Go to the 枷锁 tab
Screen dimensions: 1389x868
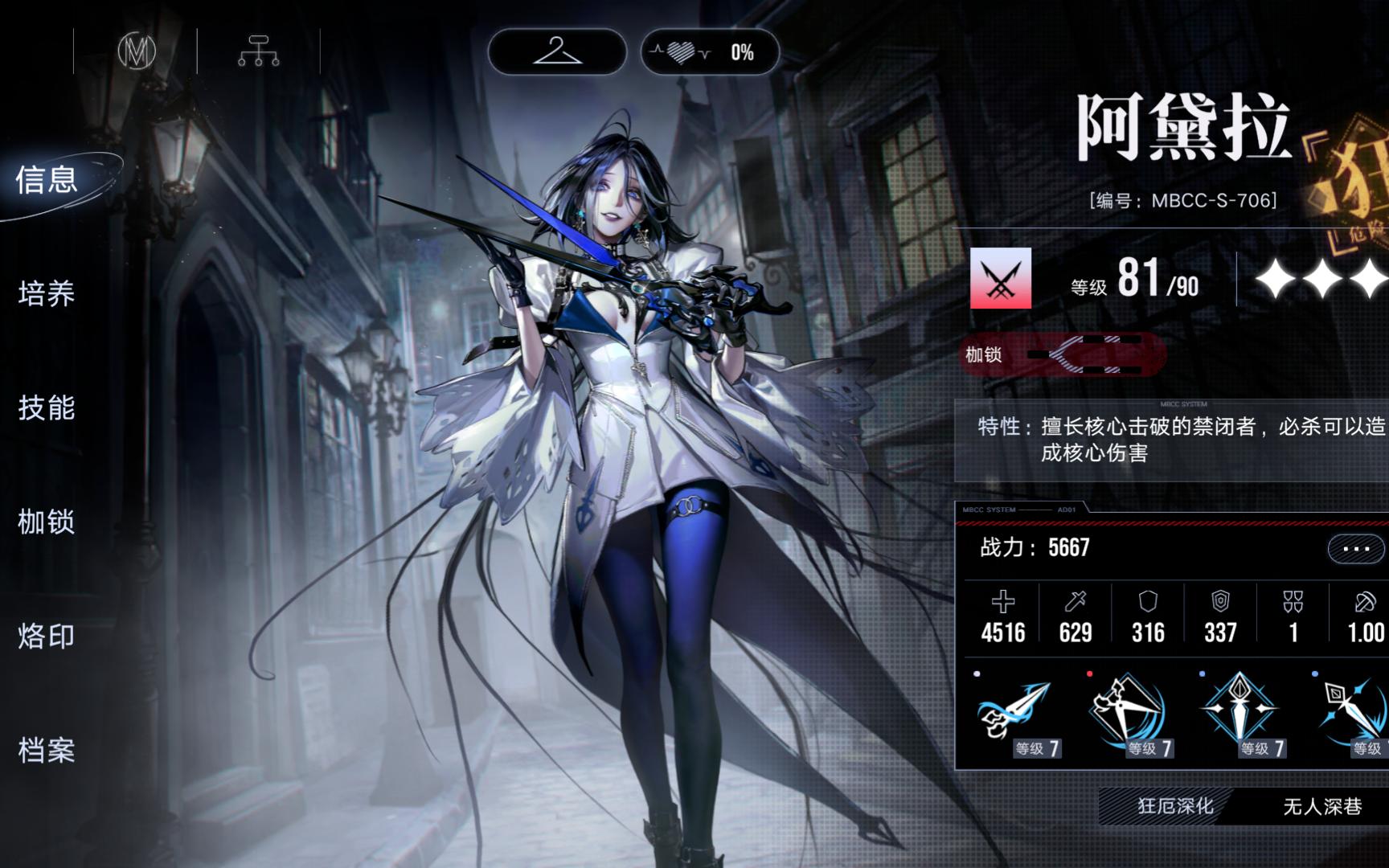tap(47, 522)
